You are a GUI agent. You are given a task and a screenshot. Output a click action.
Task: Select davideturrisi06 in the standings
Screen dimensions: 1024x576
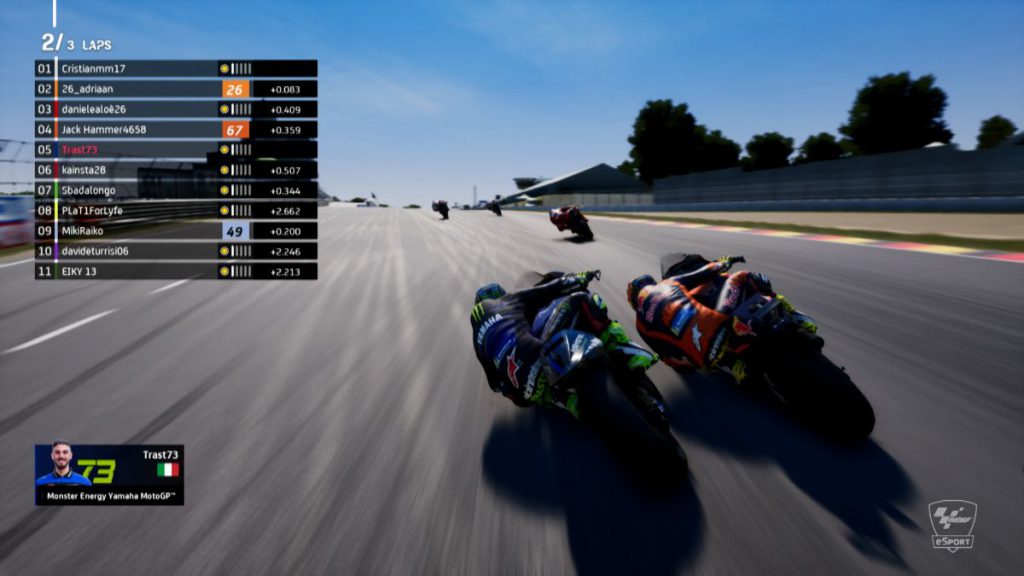coord(176,251)
